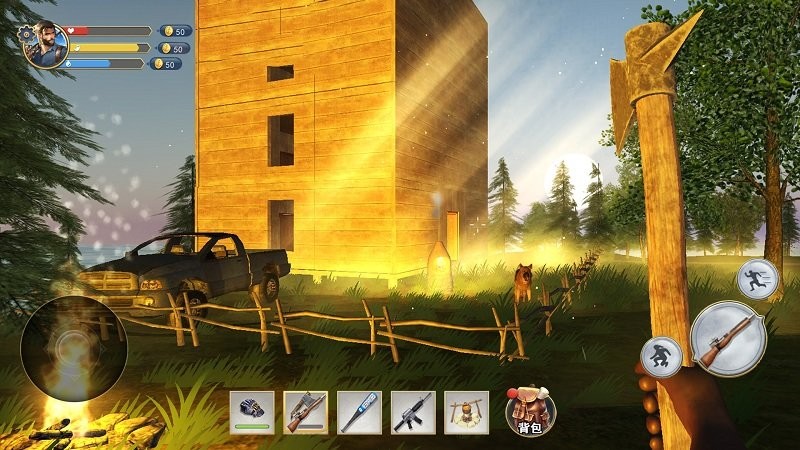Open the settings gear beside the portrait

[x=25, y=34]
